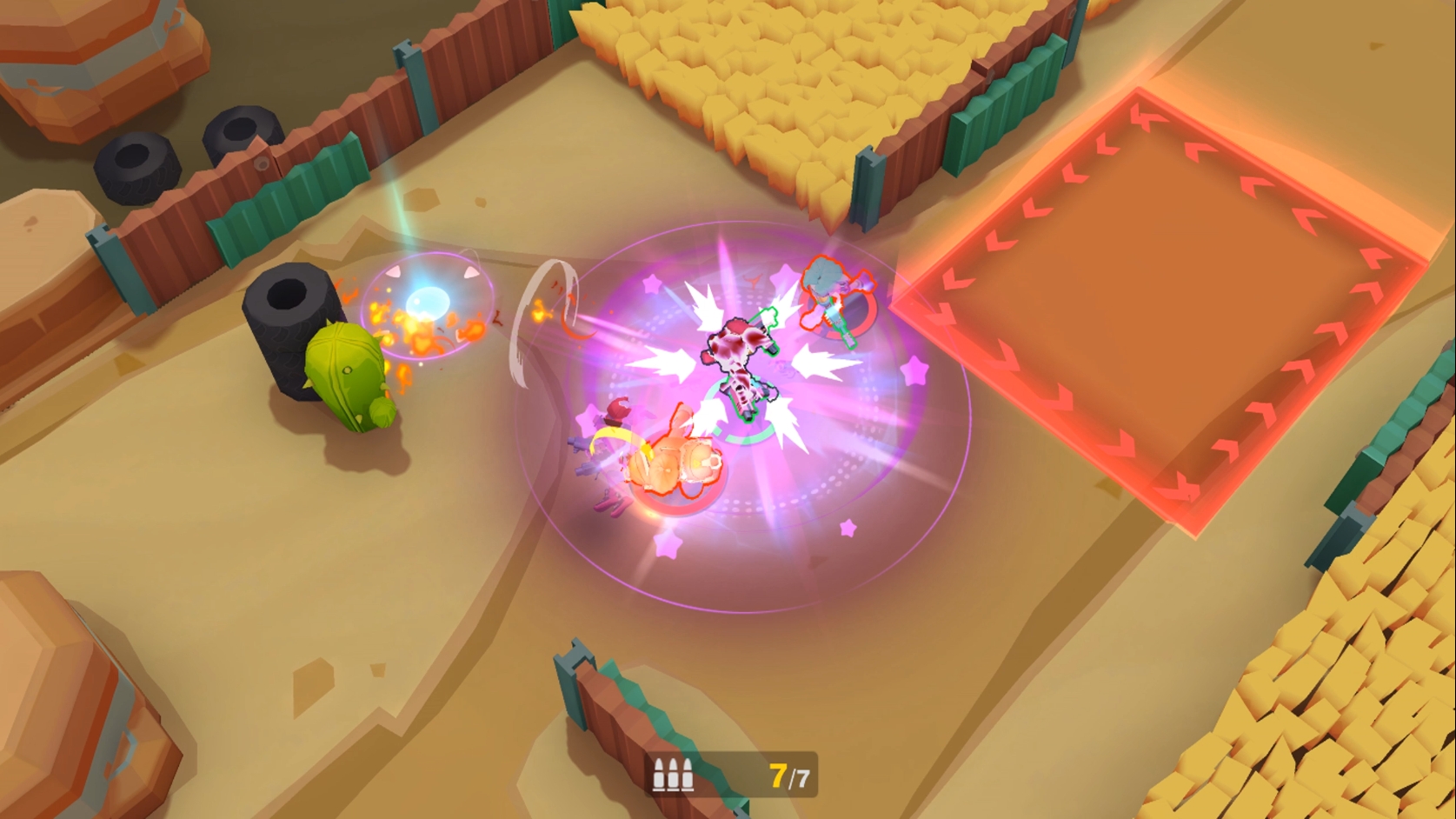The height and width of the screenshot is (819, 1456).
Task: Click the small pink enemy holding a gun
Action: click(608, 452)
